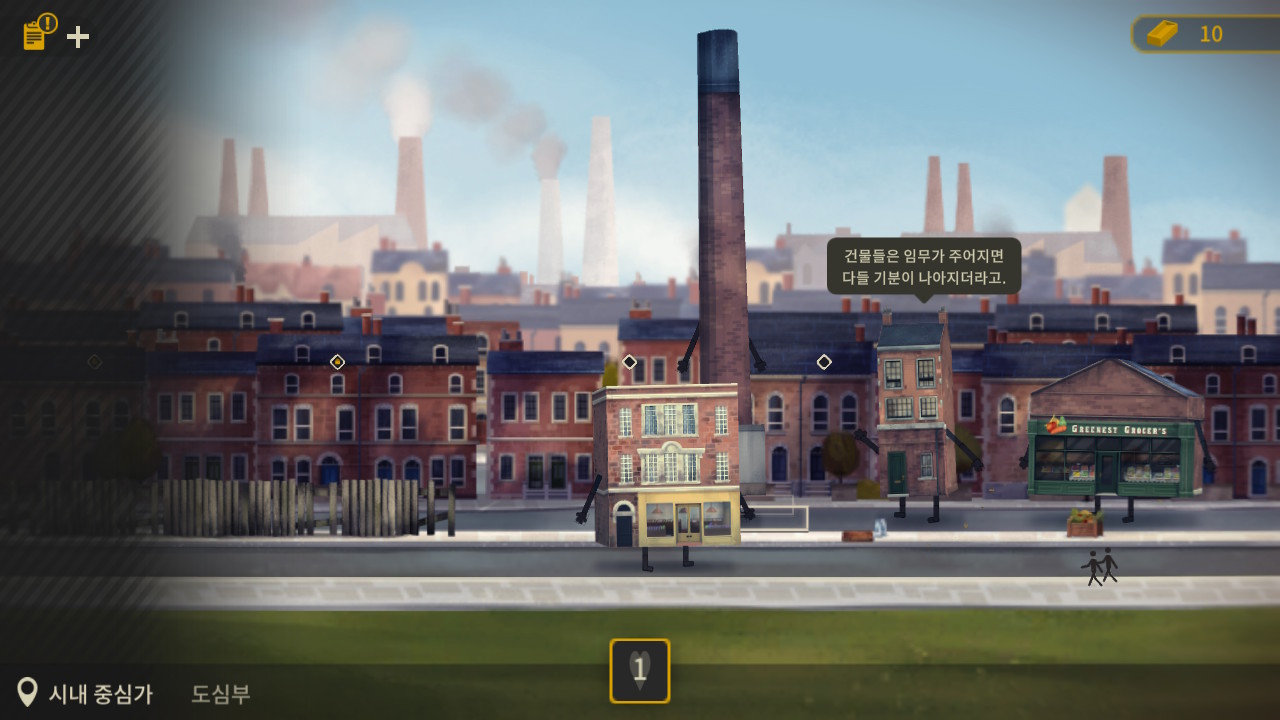Click the plus icon next to the clipboard
This screenshot has width=1280, height=720.
pyautogui.click(x=77, y=36)
